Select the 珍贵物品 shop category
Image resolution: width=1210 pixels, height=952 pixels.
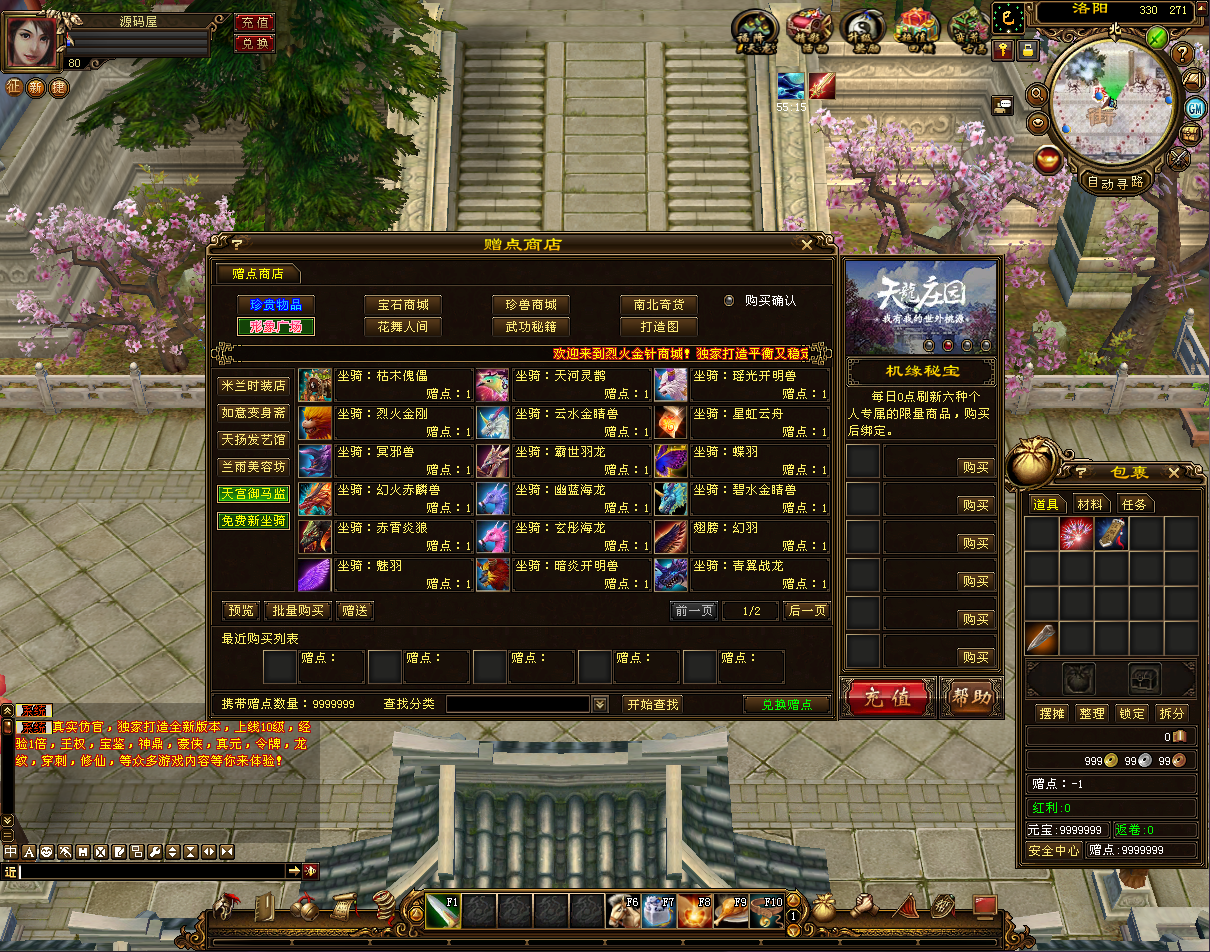click(x=275, y=304)
